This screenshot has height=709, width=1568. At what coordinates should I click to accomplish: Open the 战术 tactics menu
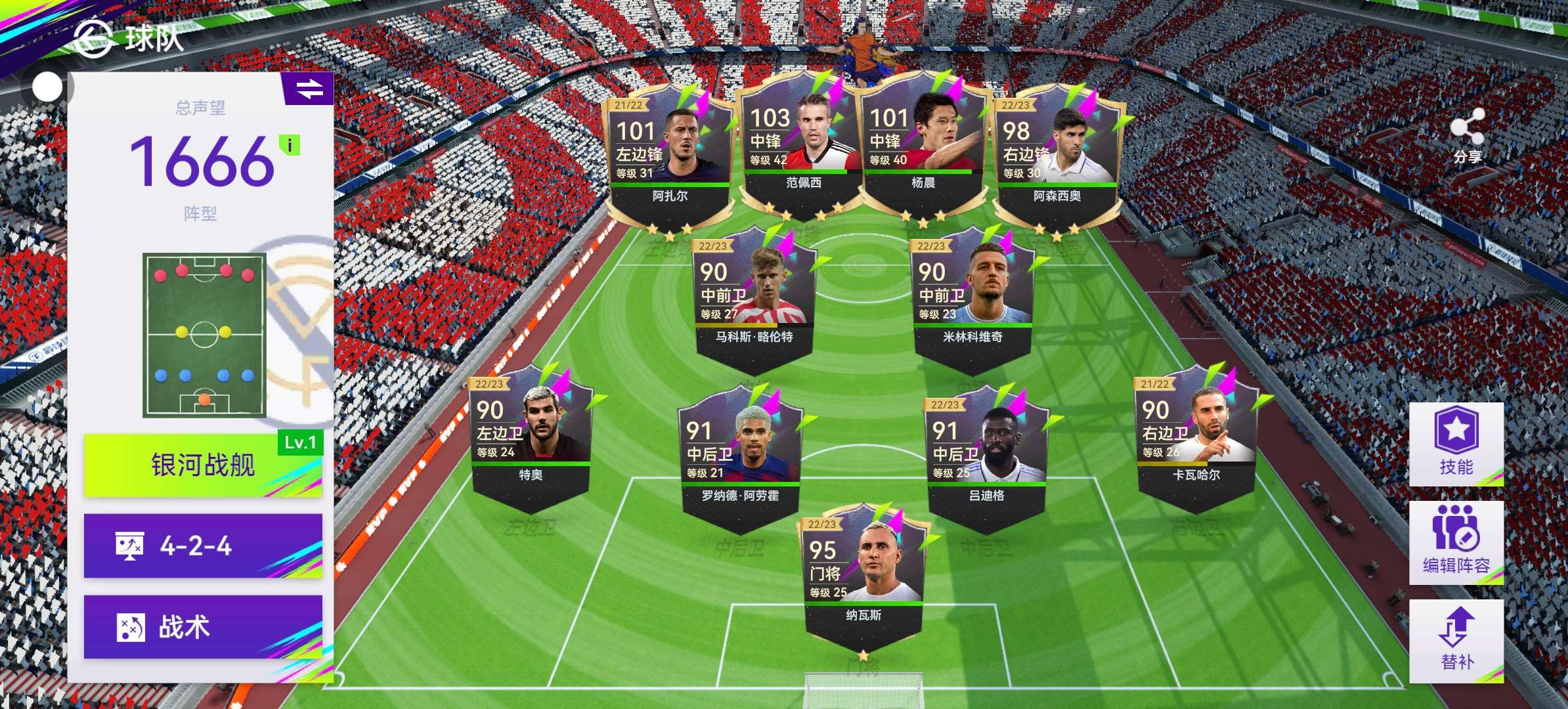pos(203,627)
